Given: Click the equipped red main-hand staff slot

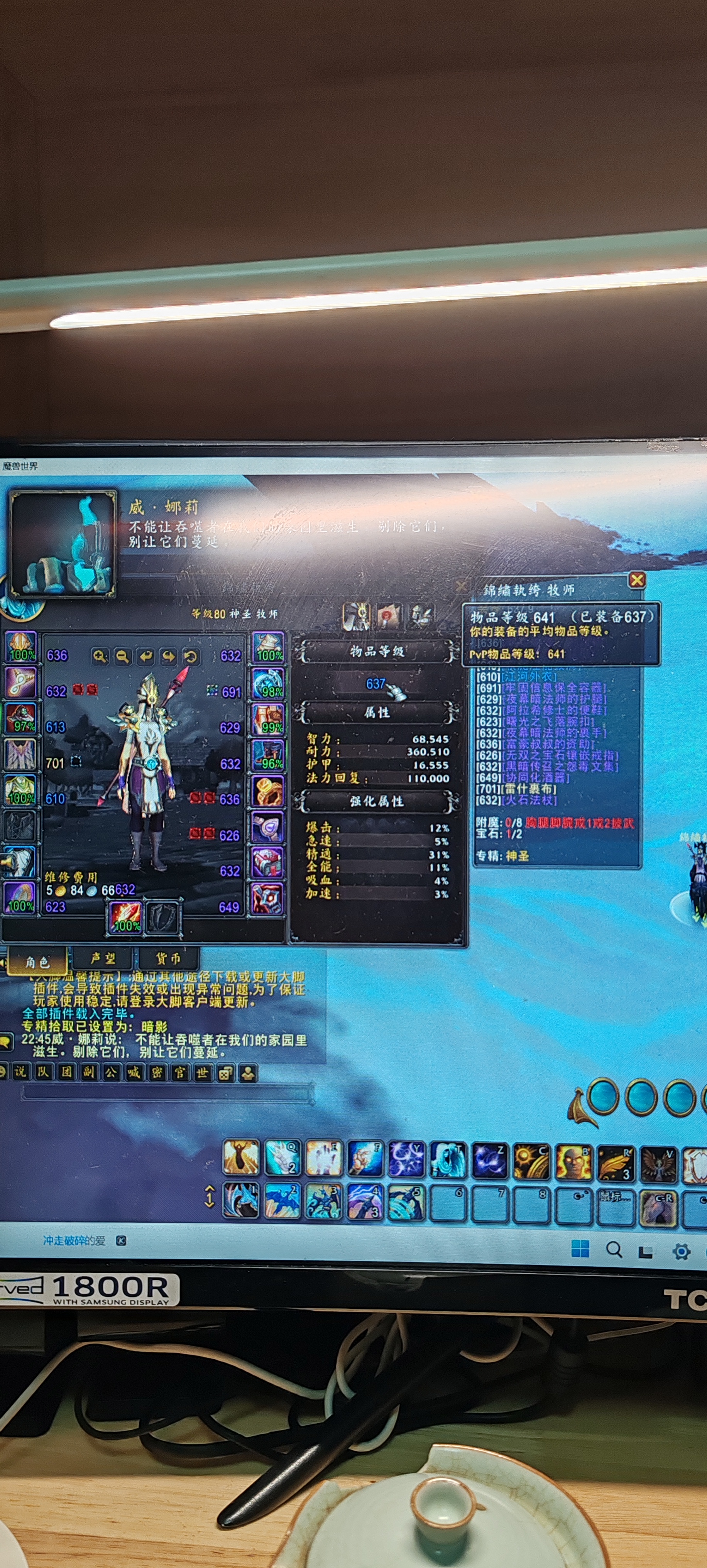Looking at the screenshot, I should (126, 917).
